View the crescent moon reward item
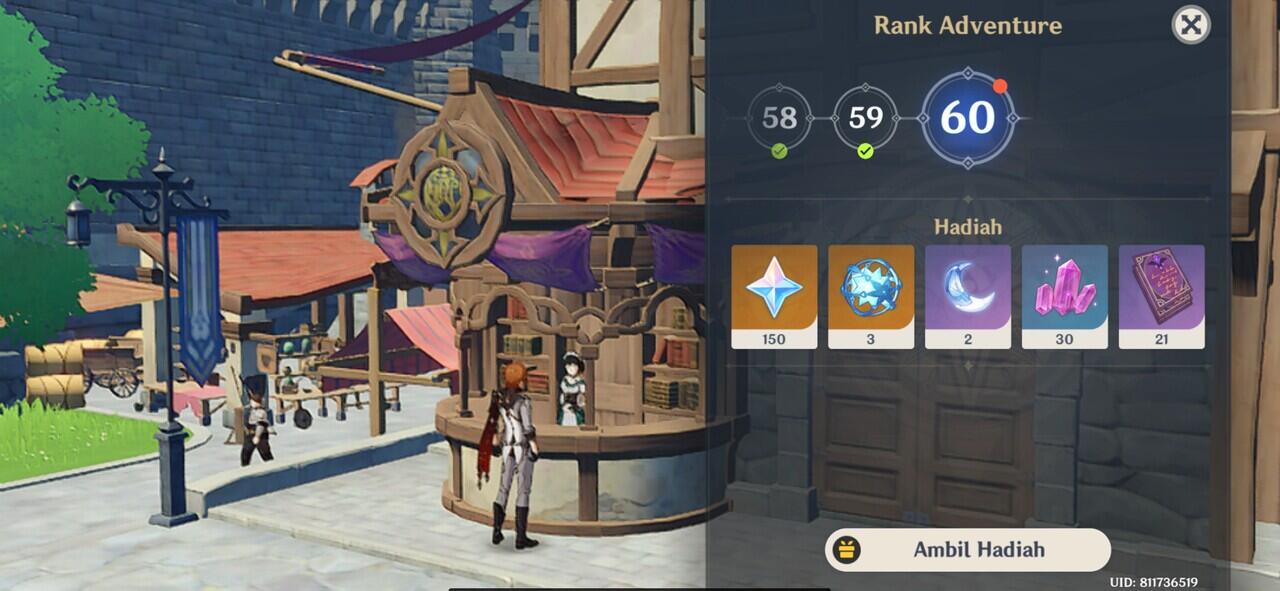This screenshot has height=591, width=1280. pyautogui.click(x=967, y=296)
